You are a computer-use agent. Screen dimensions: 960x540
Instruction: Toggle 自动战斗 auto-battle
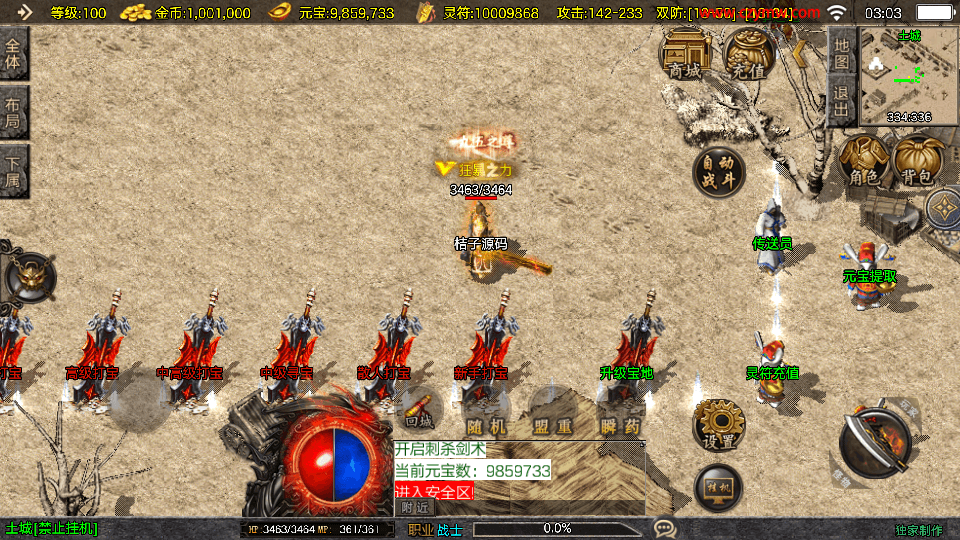pos(719,172)
